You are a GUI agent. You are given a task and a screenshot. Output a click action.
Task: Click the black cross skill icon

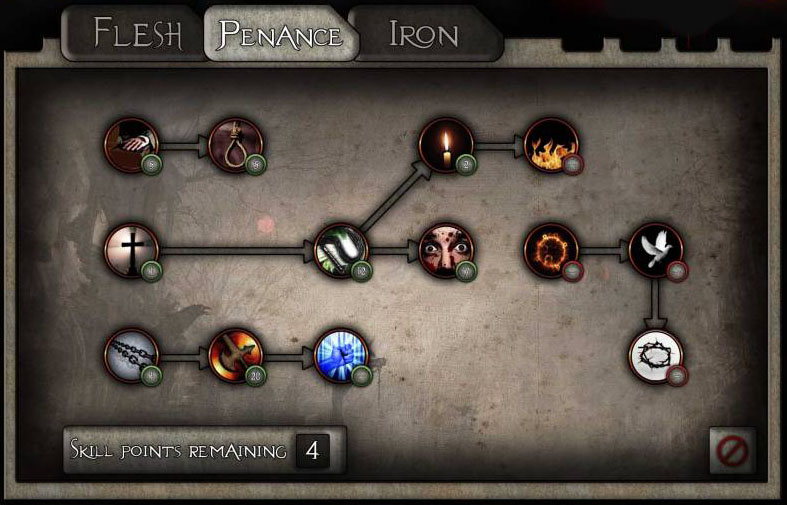coord(132,250)
